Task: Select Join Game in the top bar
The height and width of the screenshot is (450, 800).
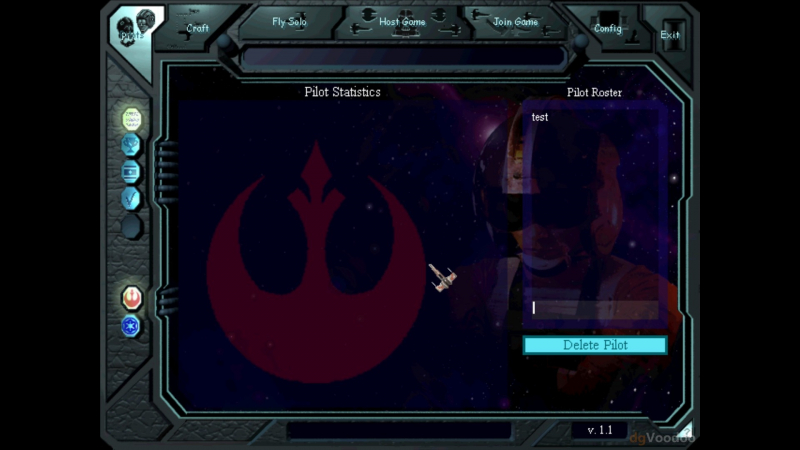Action: point(515,22)
